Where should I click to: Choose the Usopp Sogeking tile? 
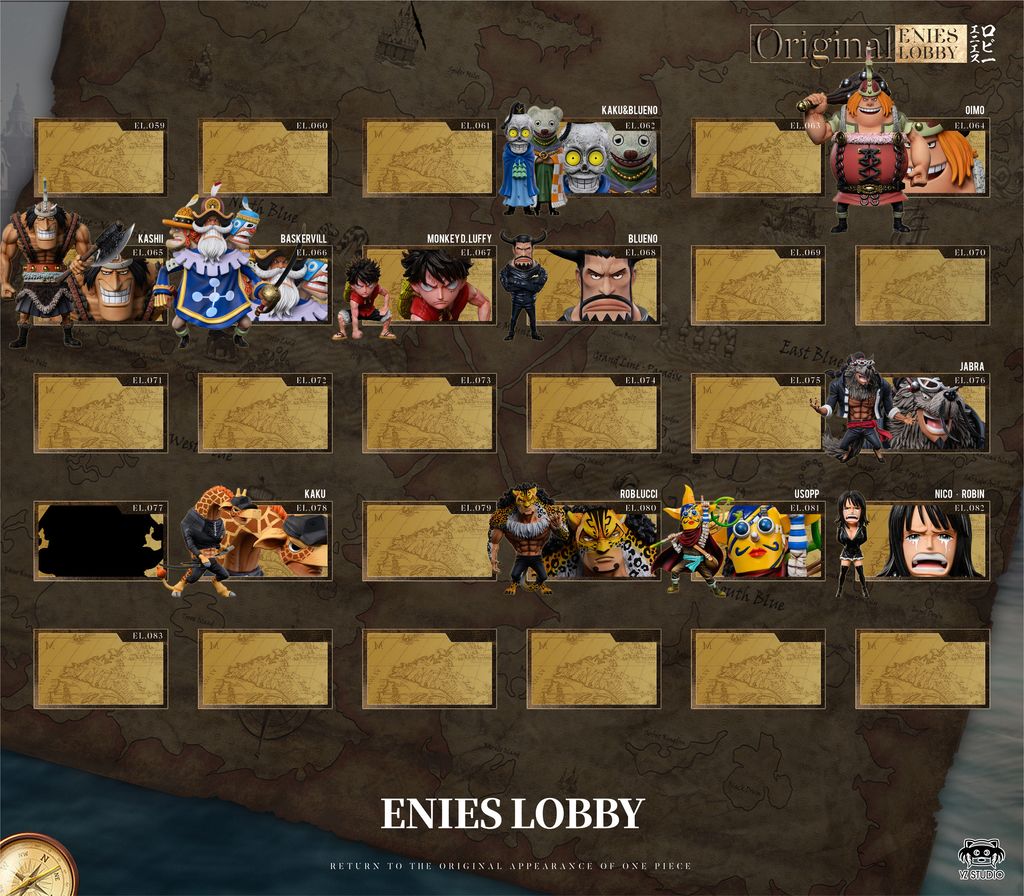pyautogui.click(x=756, y=540)
